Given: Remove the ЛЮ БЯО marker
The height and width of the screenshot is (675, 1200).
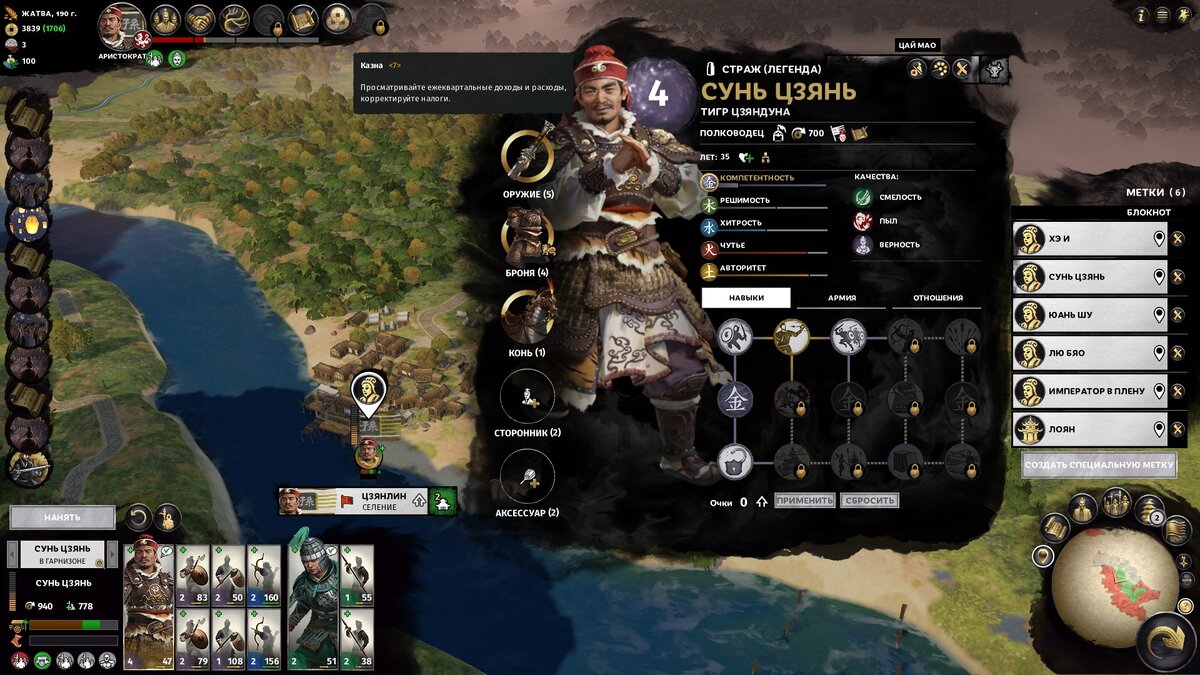Looking at the screenshot, I should pos(1177,353).
